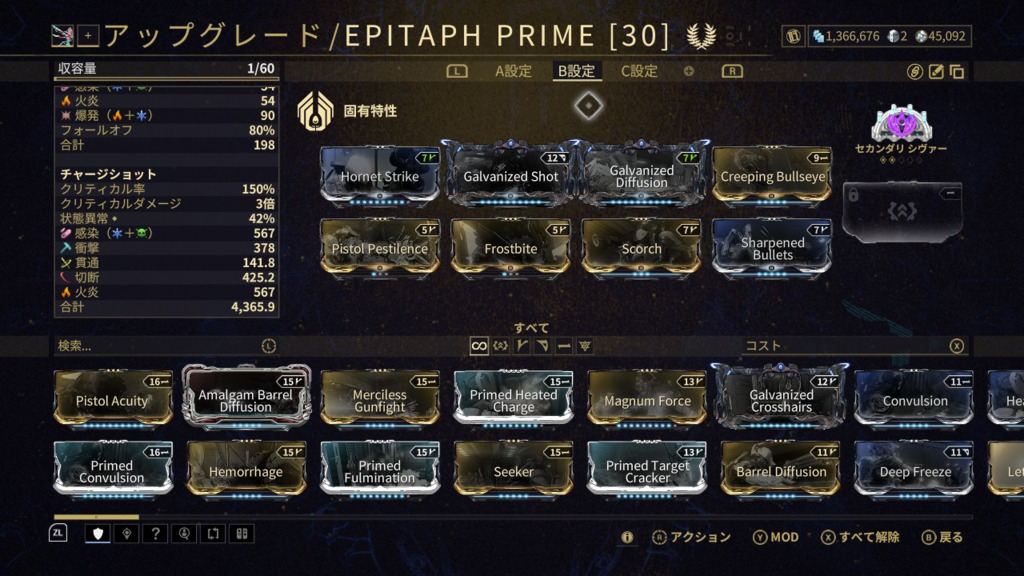
Task: Pick the equipped Scorch mod
Action: (641, 248)
